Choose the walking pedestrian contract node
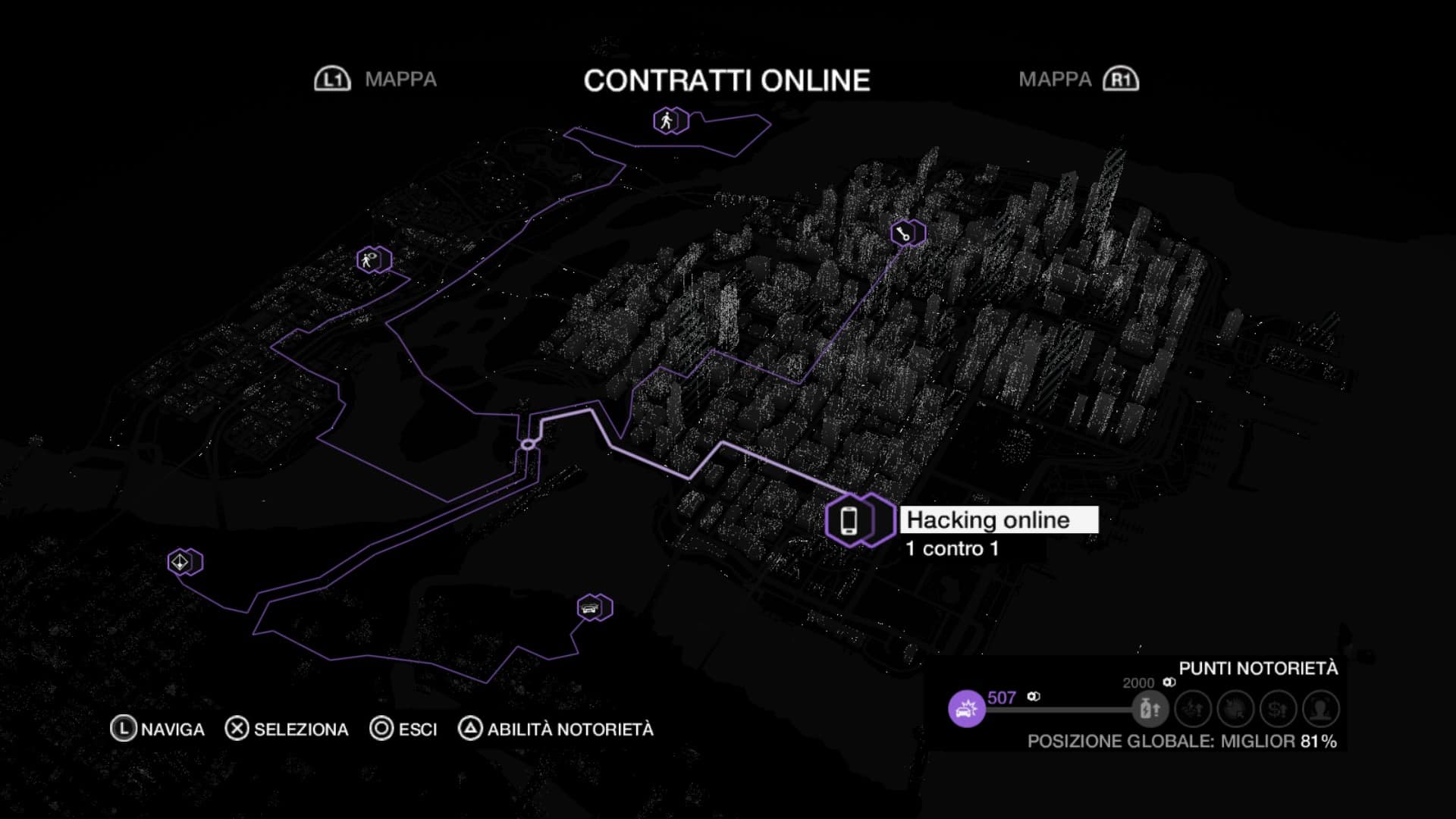This screenshot has height=819, width=1456. pyautogui.click(x=667, y=121)
